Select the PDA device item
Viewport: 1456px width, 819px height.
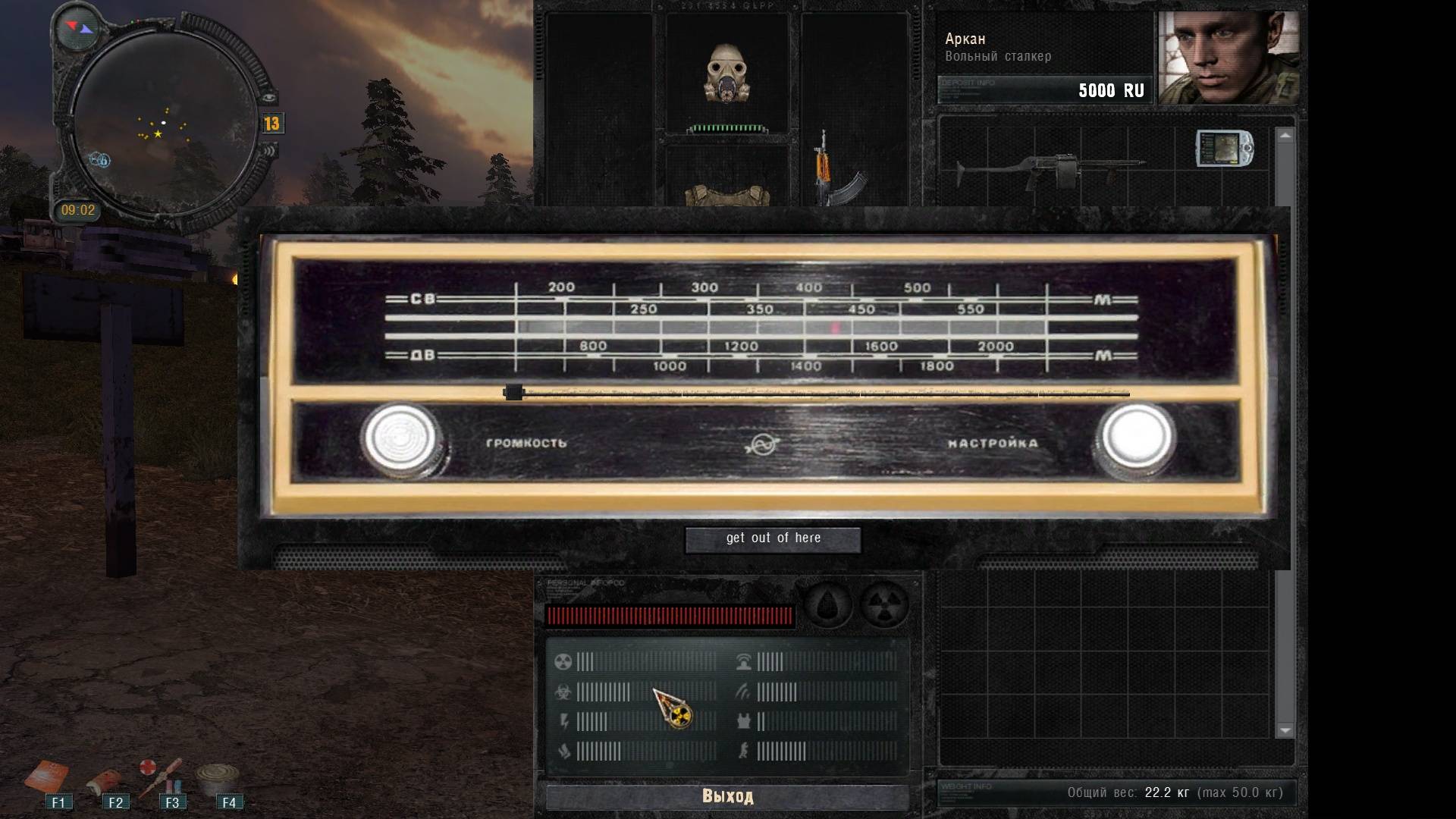point(1223,148)
